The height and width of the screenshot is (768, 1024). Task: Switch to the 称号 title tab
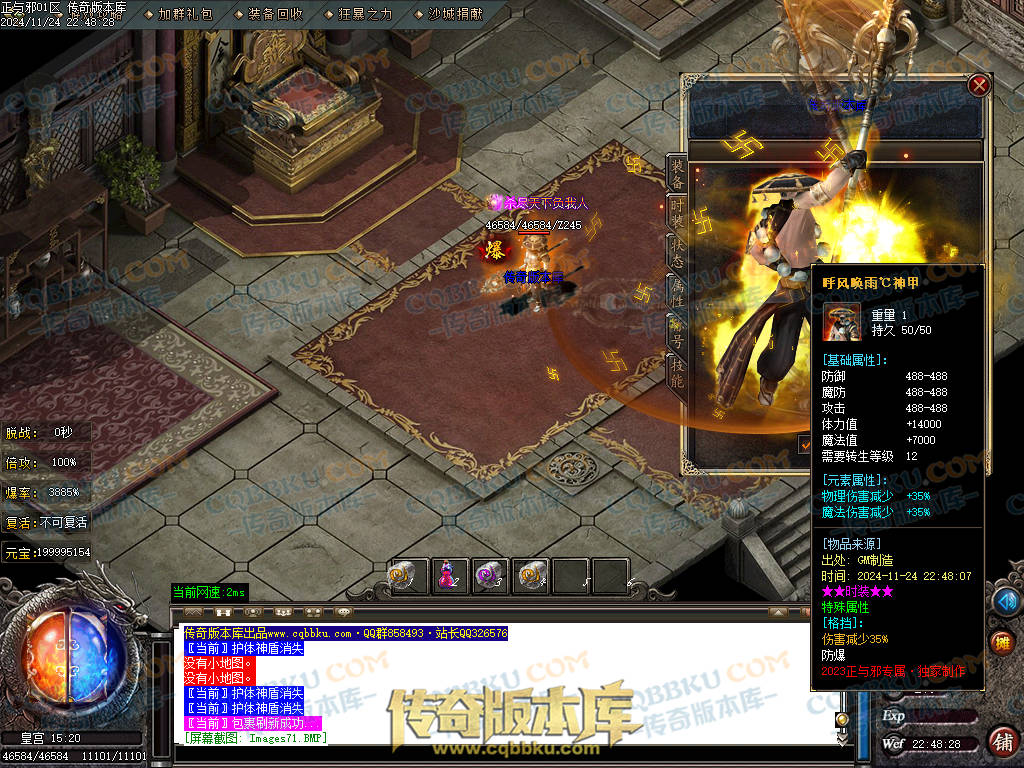(x=677, y=331)
